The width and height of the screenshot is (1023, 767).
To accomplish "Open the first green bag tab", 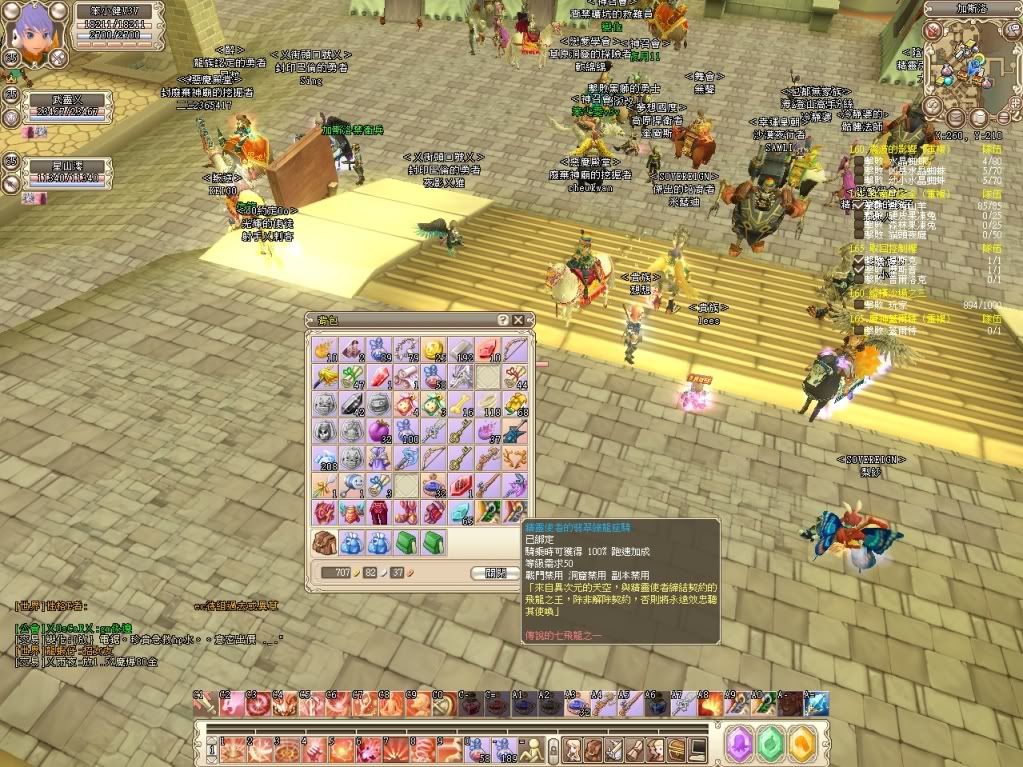I will point(407,543).
